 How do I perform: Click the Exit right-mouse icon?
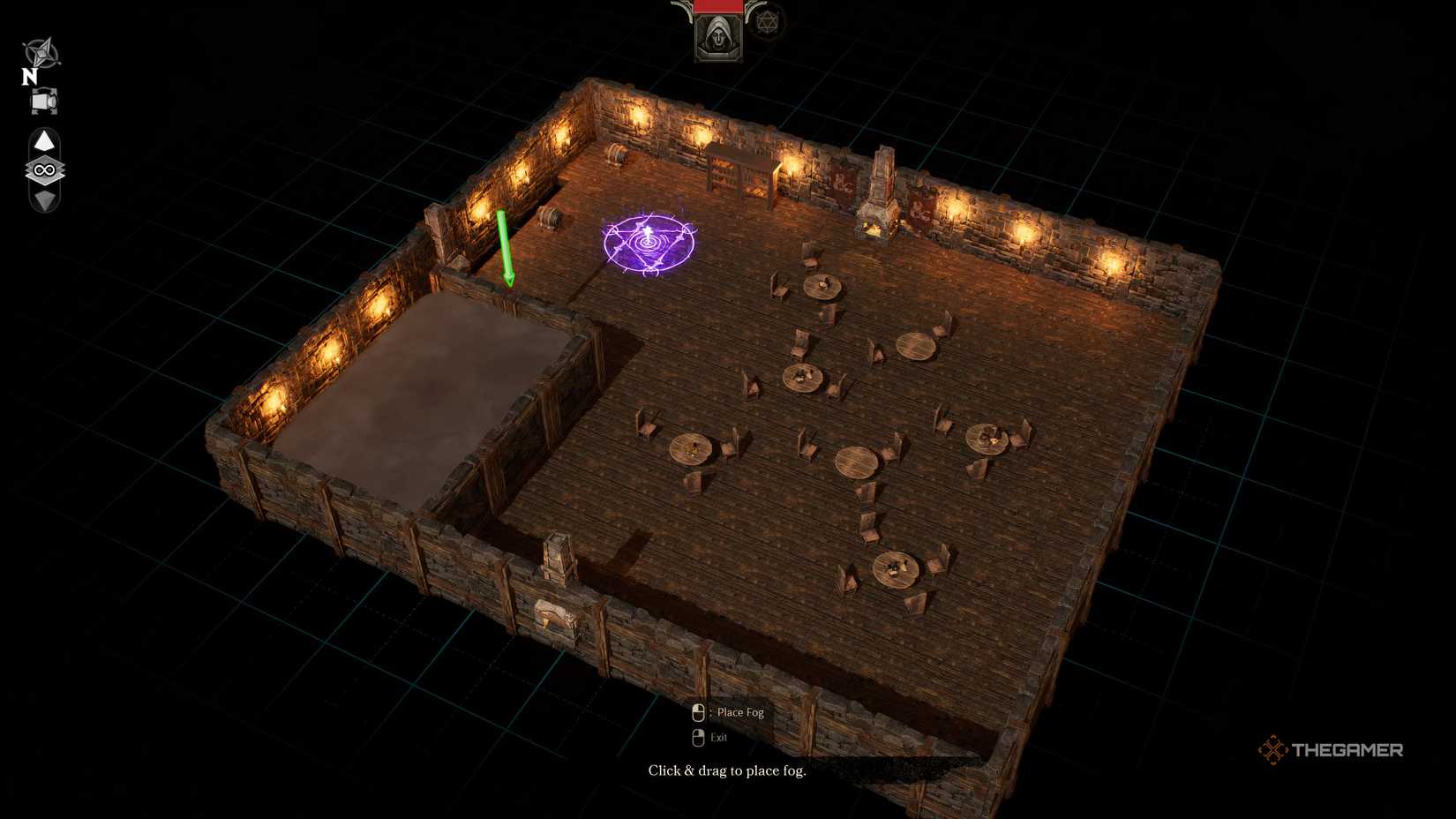(697, 736)
